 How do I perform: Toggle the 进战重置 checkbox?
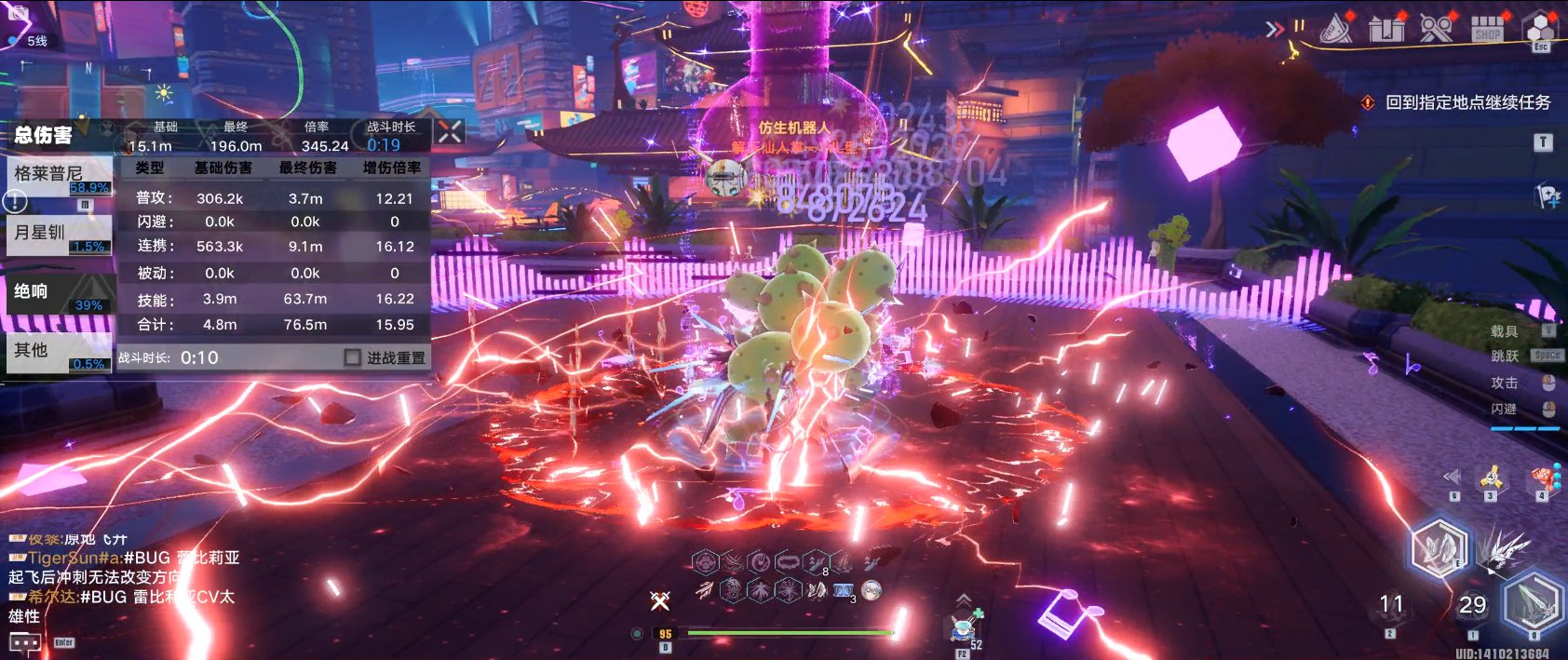tap(352, 357)
